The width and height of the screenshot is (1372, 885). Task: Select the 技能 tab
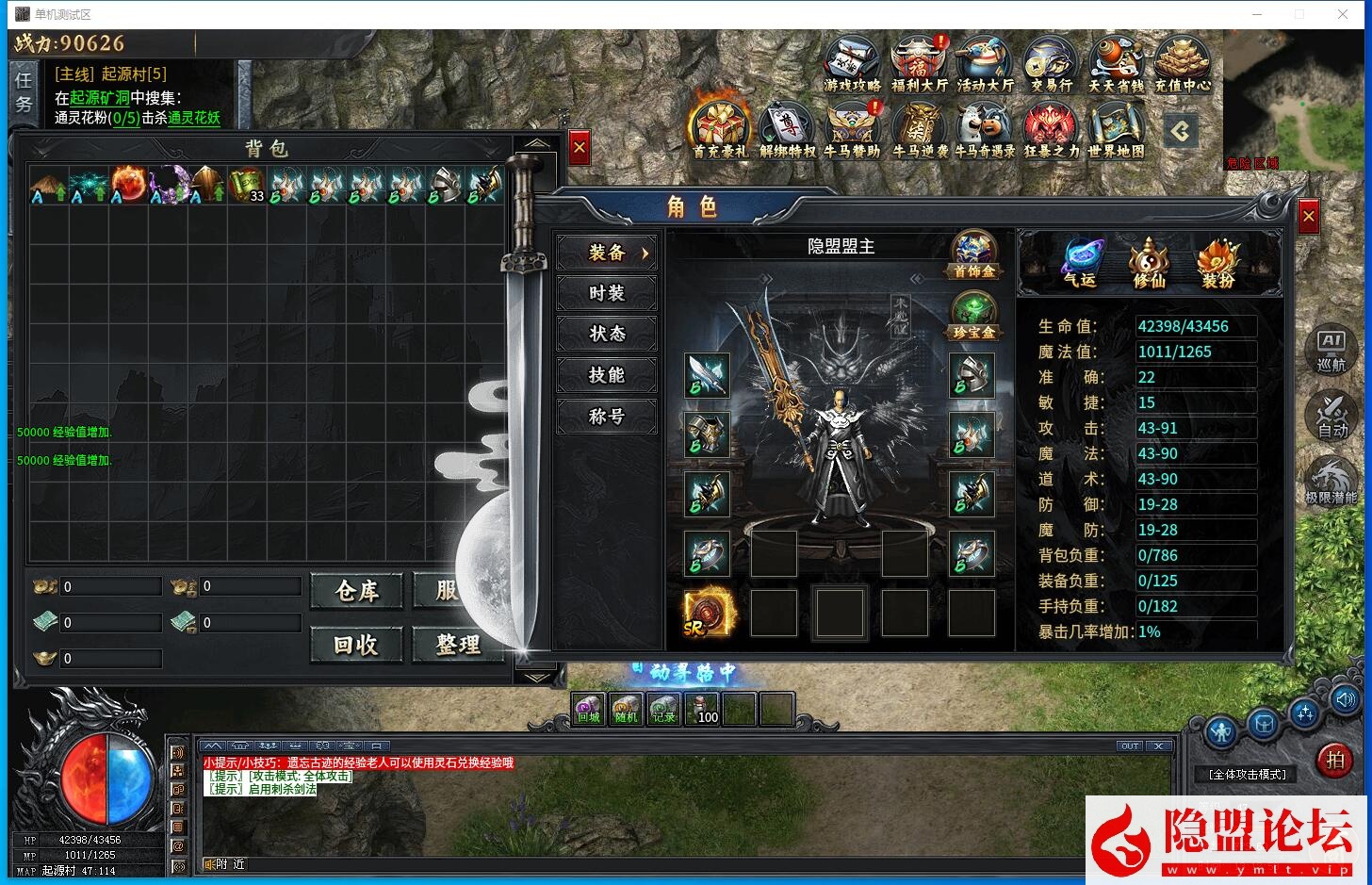pyautogui.click(x=607, y=375)
